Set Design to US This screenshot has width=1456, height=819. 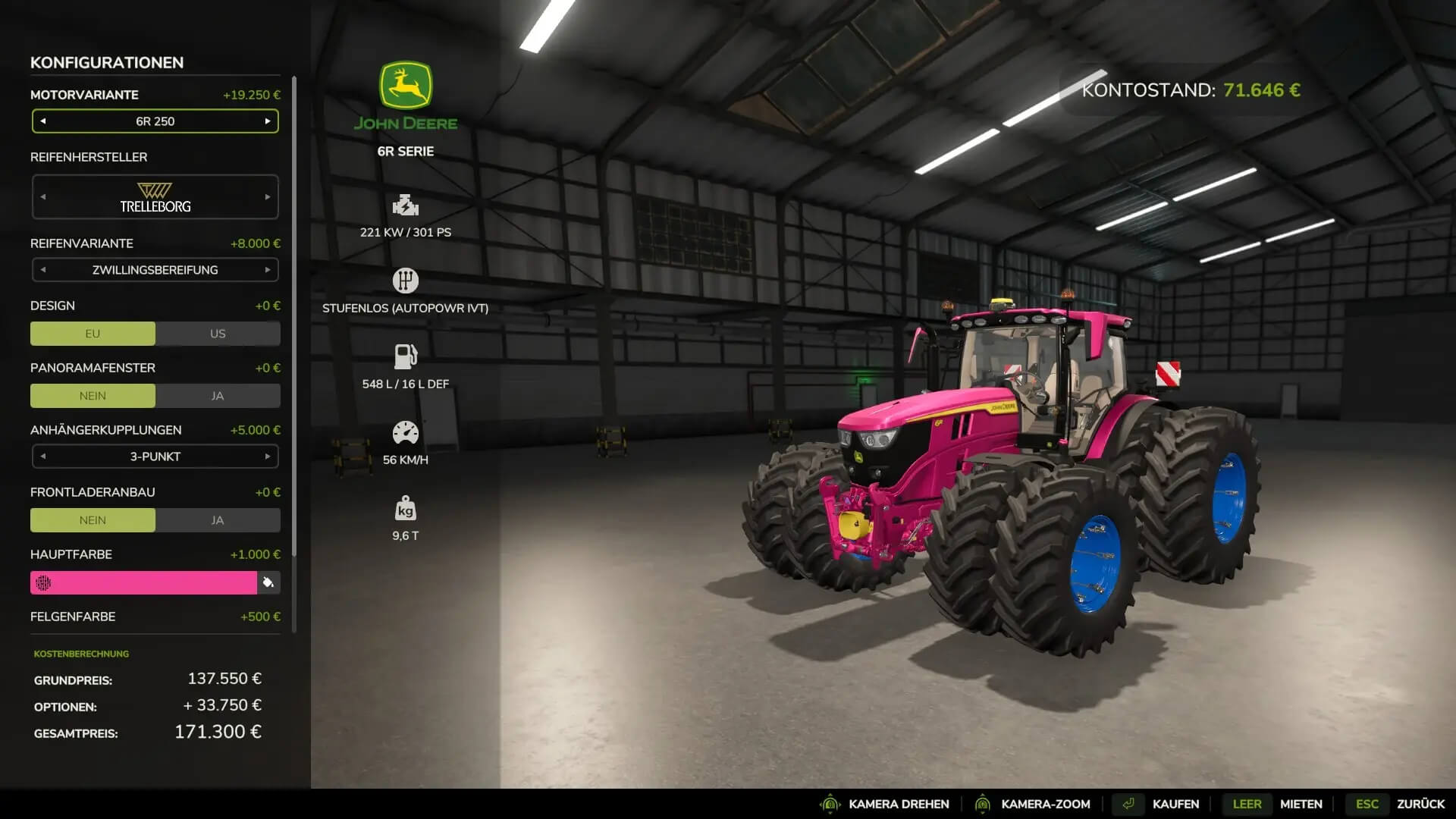pos(218,334)
